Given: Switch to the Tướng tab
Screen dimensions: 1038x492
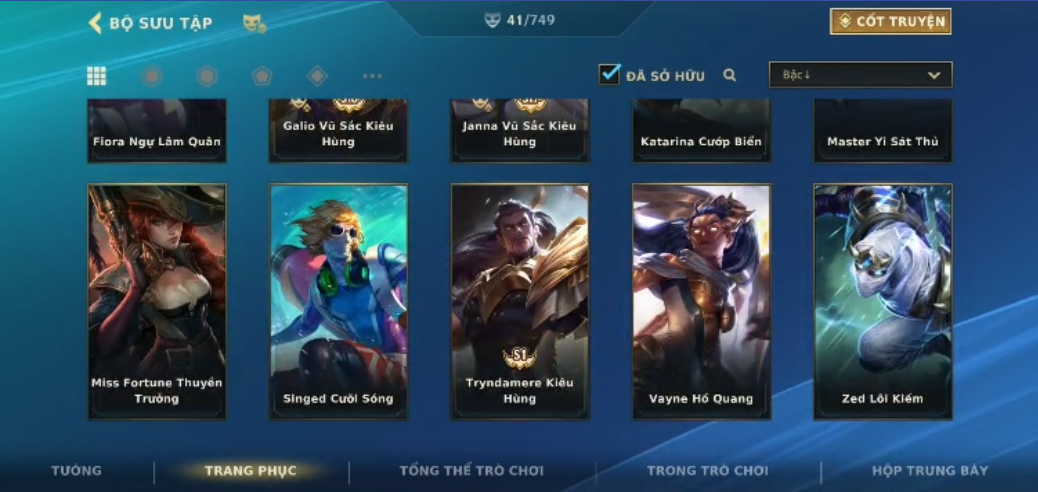Looking at the screenshot, I should pos(77,471).
